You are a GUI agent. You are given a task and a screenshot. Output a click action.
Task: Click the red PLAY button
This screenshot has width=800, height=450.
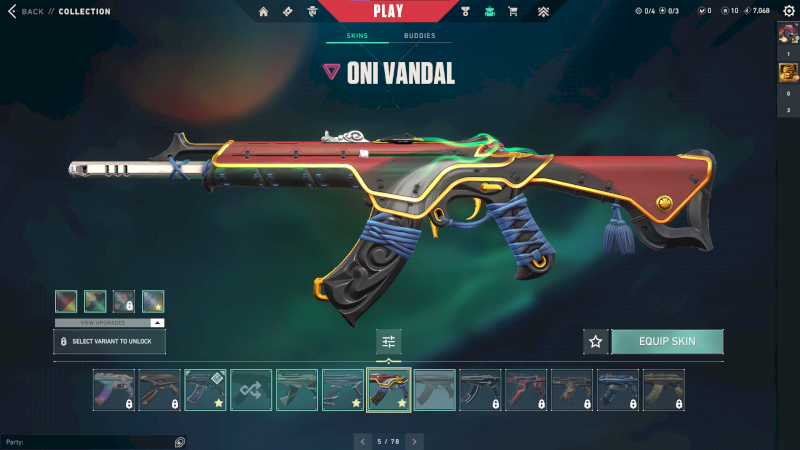point(388,11)
